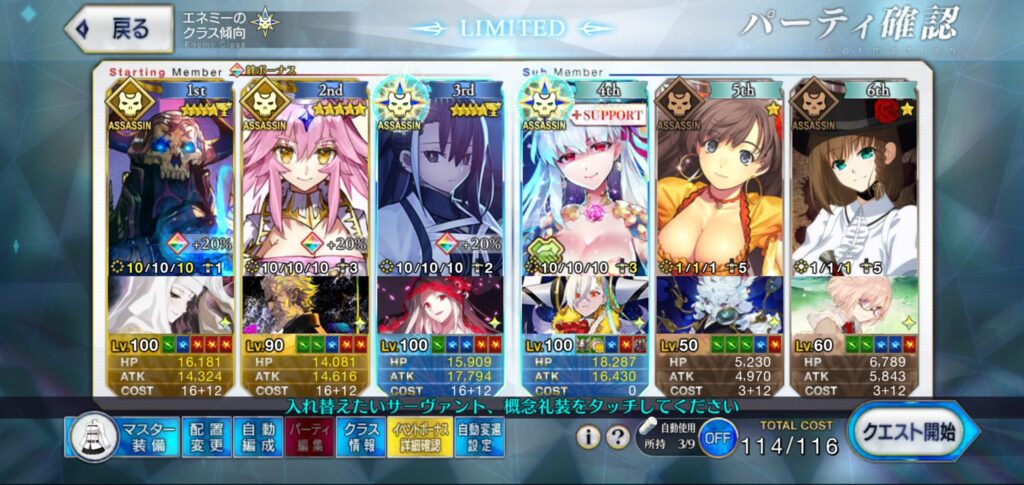The width and height of the screenshot is (1024, 485).
Task: Open 配置変更 formation change
Action: coord(206,437)
